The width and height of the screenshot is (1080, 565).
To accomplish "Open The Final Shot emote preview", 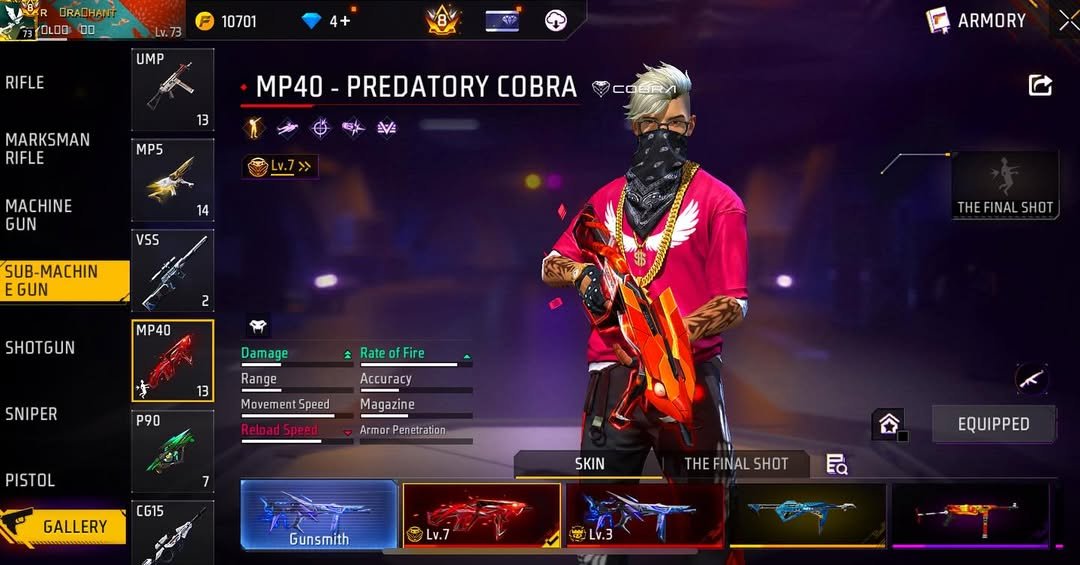I will 1005,186.
